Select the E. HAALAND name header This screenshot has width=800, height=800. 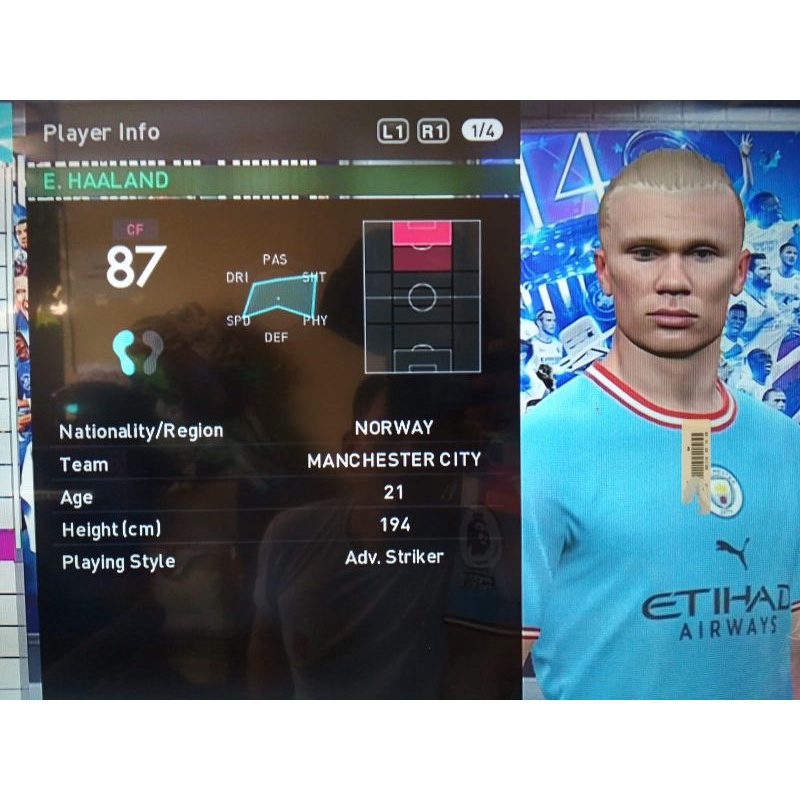[105, 181]
